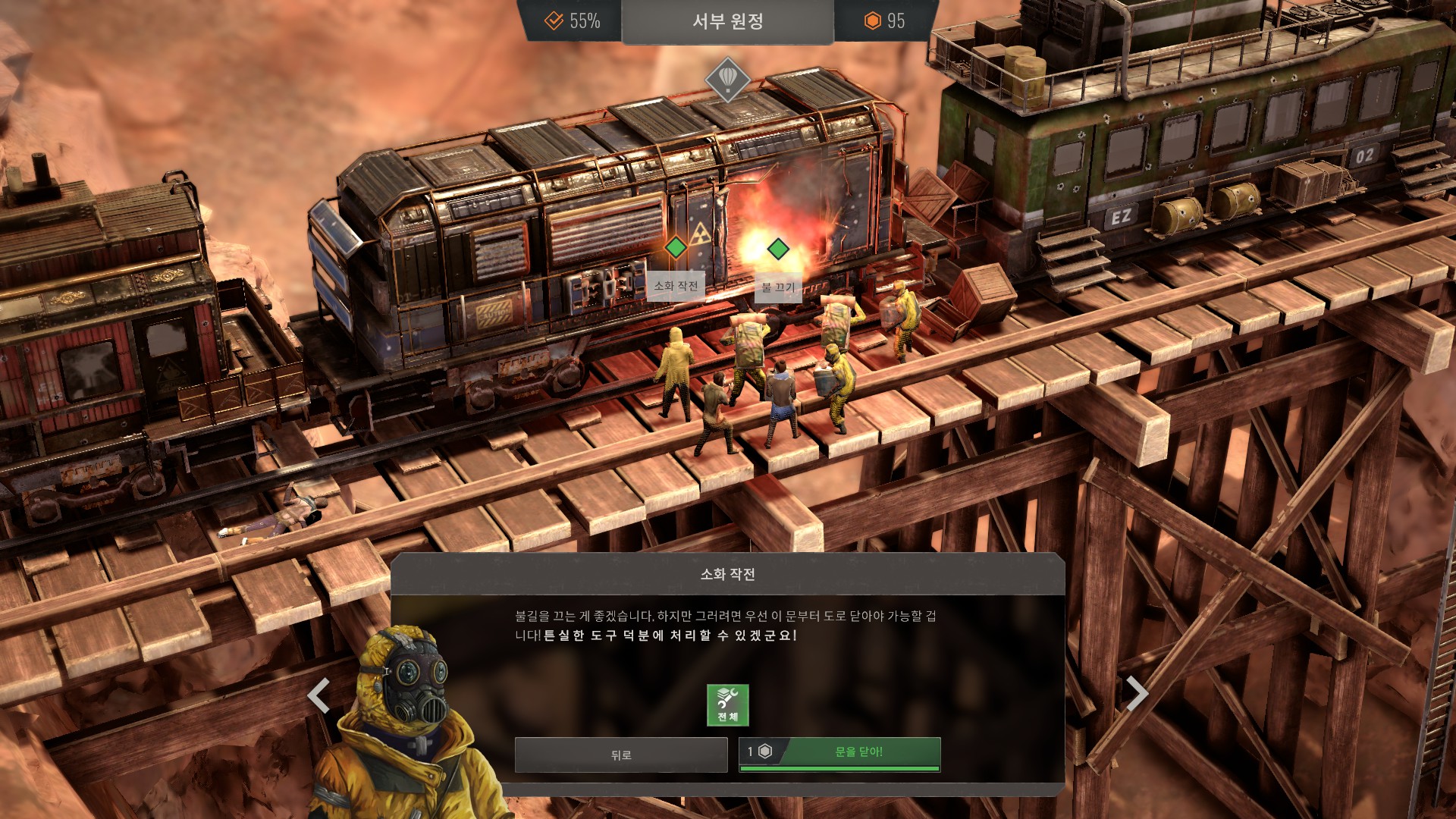Choose the 소화 작전 event marker
Screen dimensions: 1456x819
[x=675, y=248]
